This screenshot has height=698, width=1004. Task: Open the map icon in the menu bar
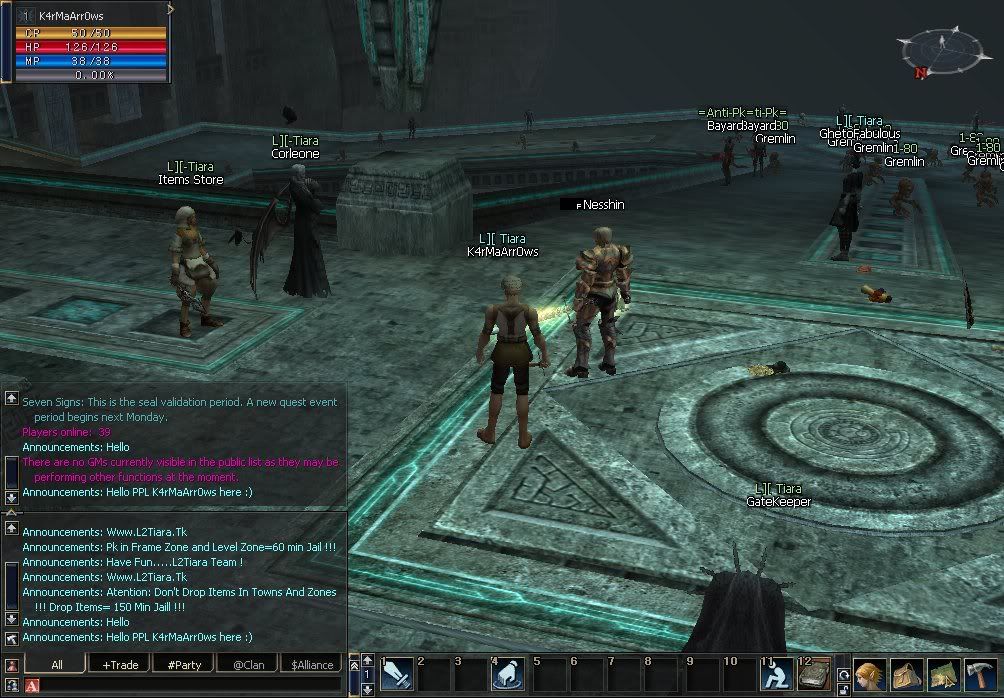tap(943, 675)
